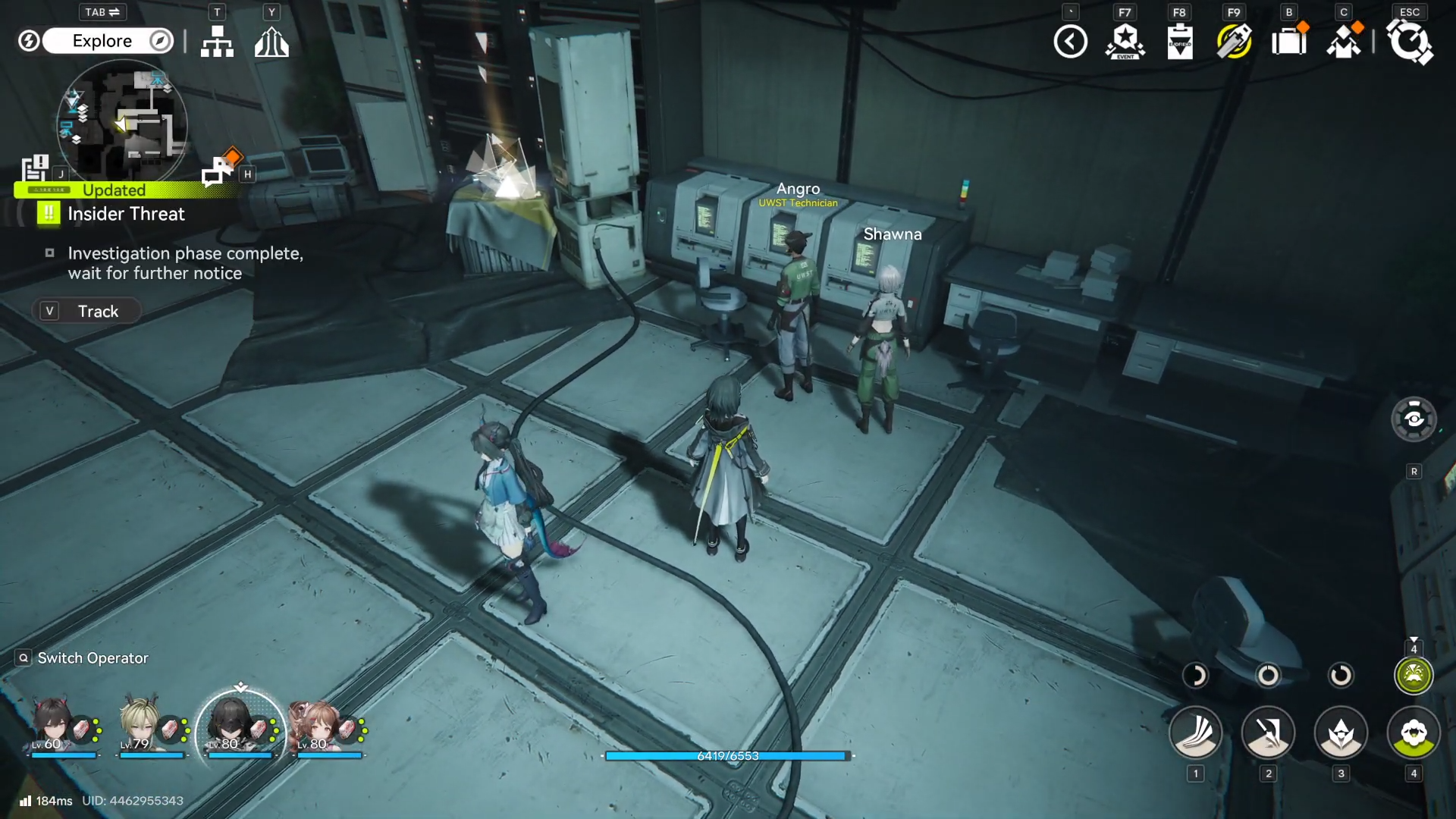Activate the glowing skill 4 ability
Viewport: 1456px width, 819px height.
[x=1414, y=675]
